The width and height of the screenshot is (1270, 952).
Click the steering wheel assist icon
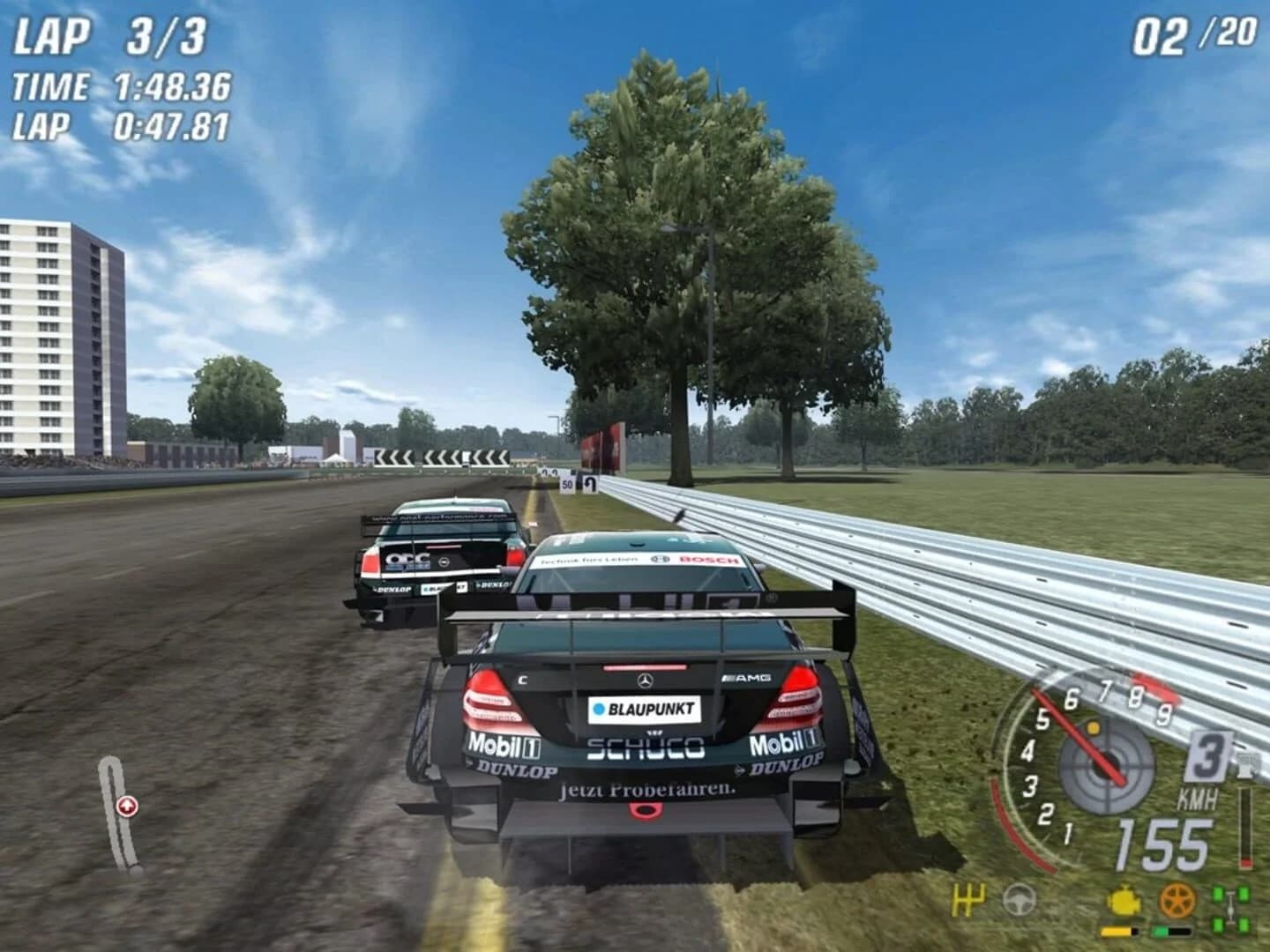point(1019,901)
